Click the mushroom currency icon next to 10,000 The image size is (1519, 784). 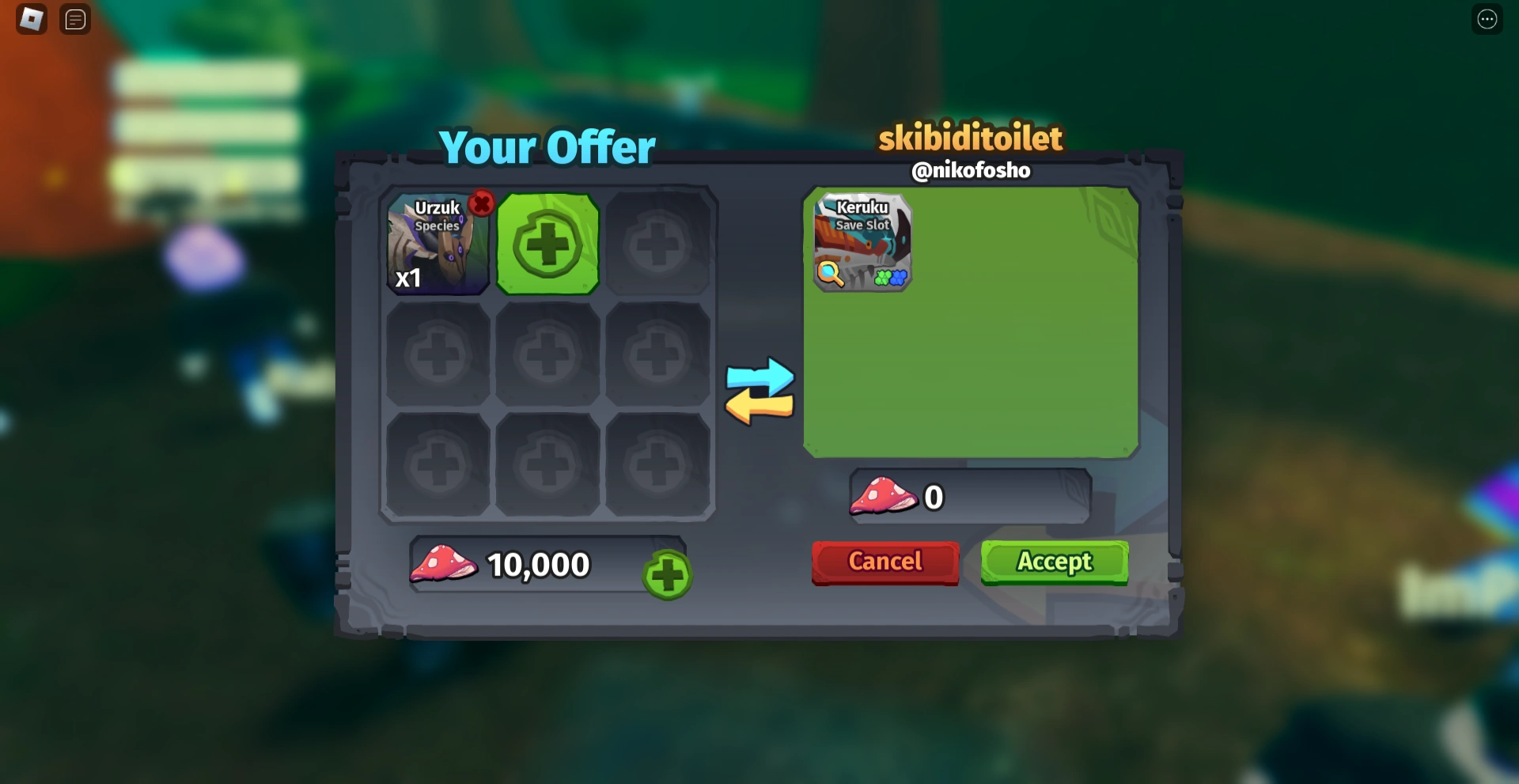[443, 563]
